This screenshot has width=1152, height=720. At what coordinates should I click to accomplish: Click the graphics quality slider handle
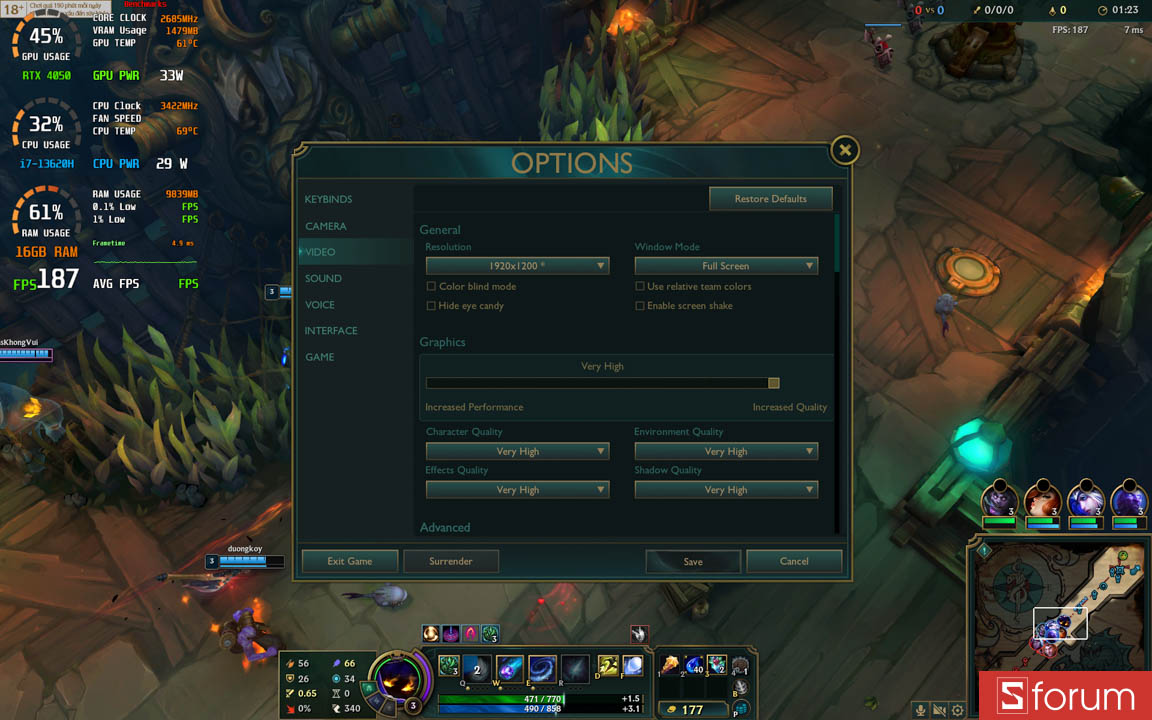click(x=773, y=383)
